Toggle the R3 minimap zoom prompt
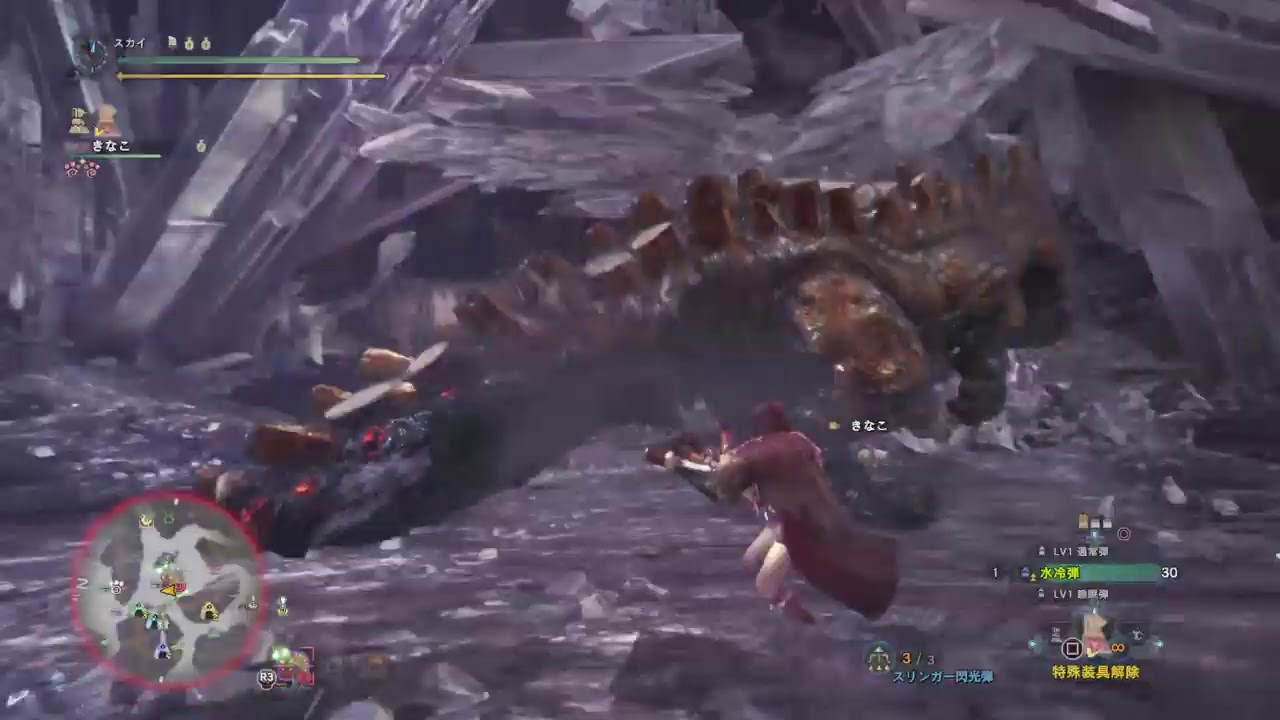Image resolution: width=1280 pixels, height=720 pixels. 266,676
